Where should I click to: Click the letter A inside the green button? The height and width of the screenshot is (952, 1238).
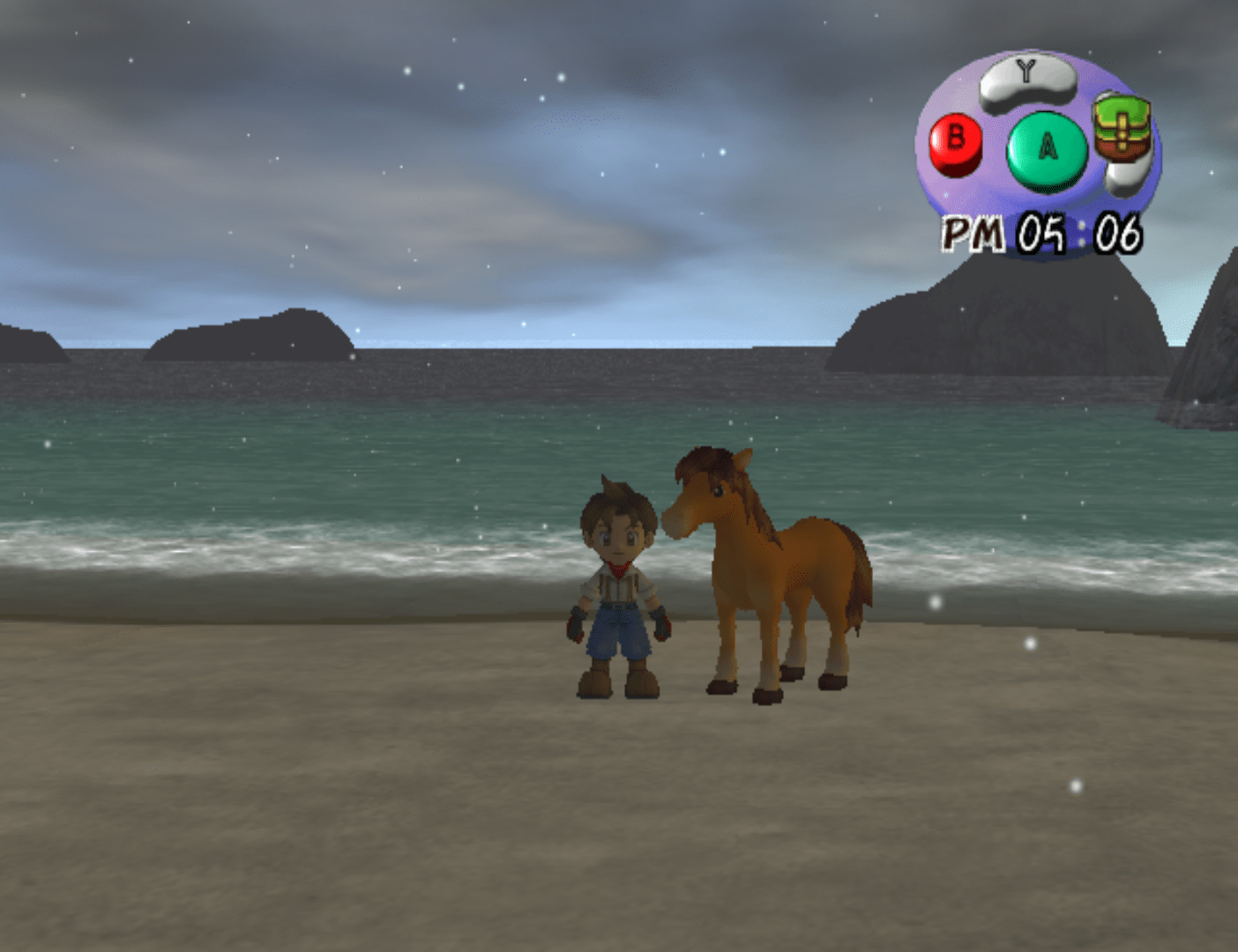coord(1045,145)
